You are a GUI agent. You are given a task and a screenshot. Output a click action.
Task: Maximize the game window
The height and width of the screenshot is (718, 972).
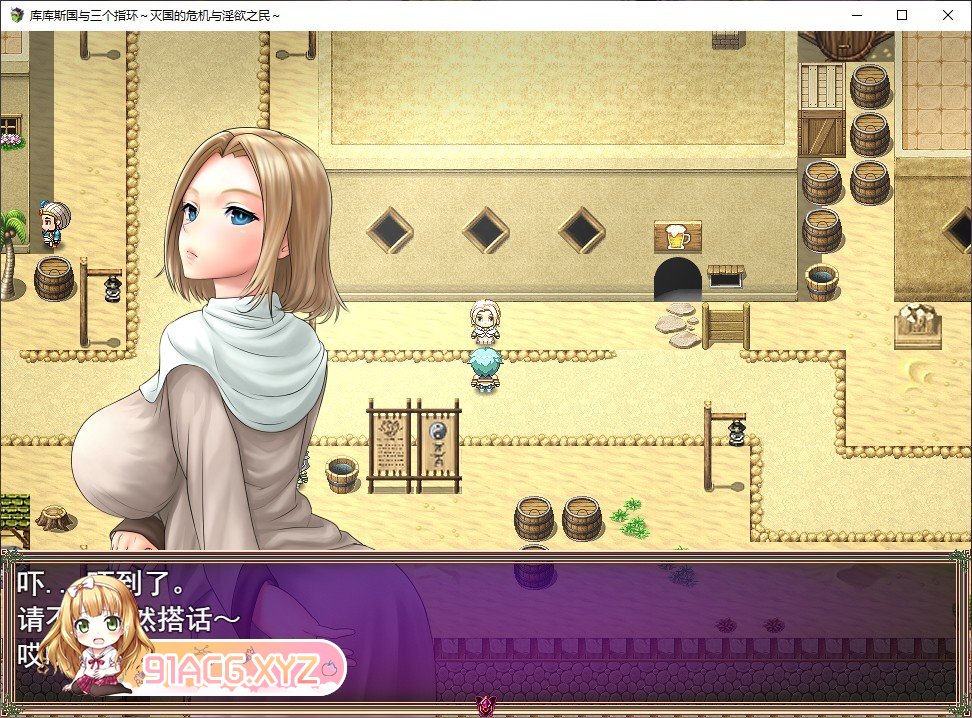(902, 15)
